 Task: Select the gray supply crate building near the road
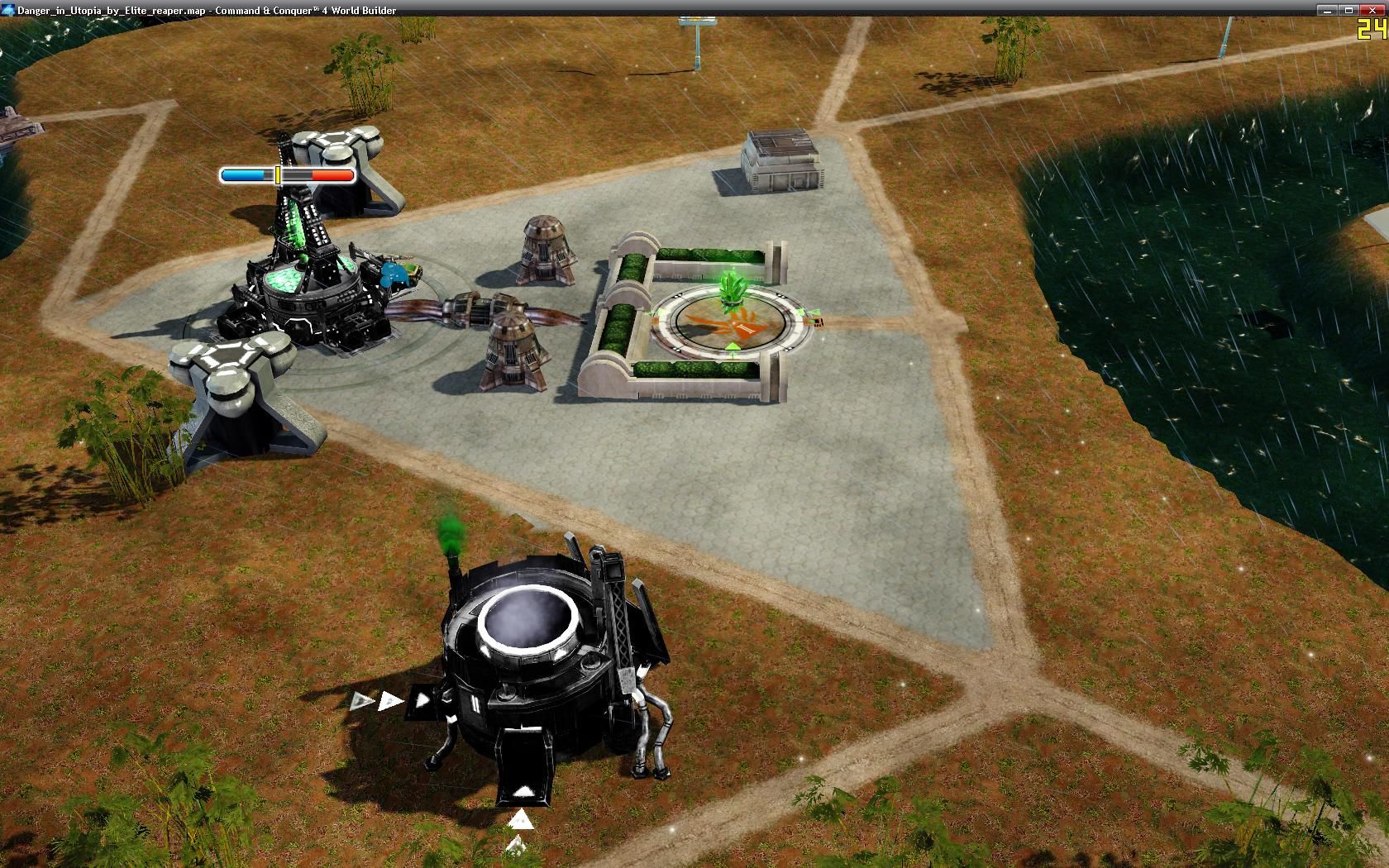point(781,161)
